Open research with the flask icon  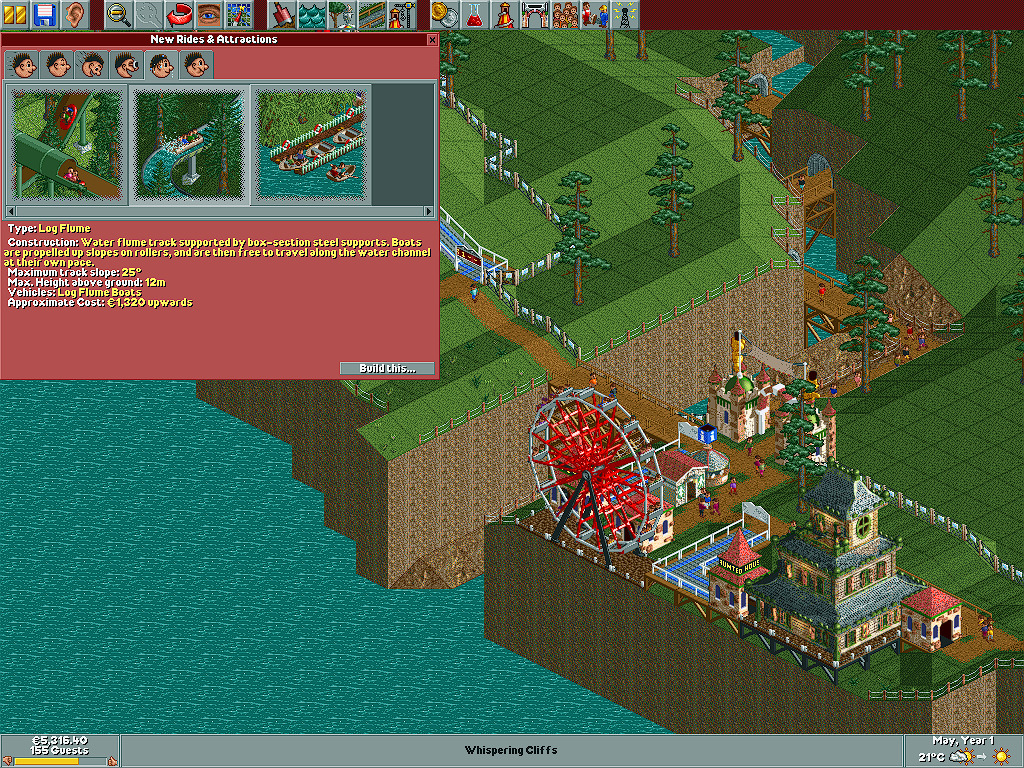coord(474,15)
